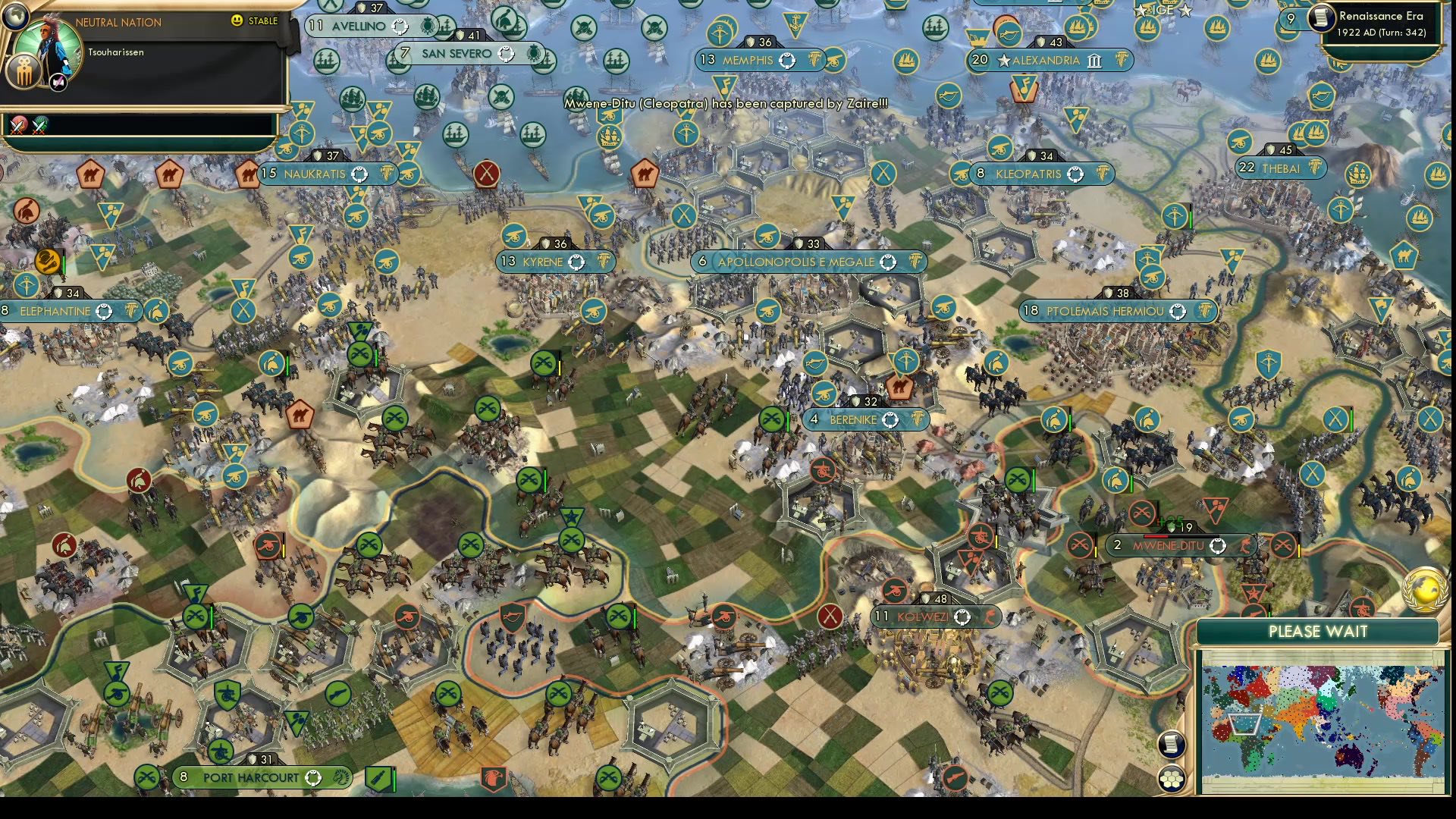Viewport: 1456px width, 819px height.
Task: Toggle the hex grid honeycomb button near the minimap
Action: (1172, 777)
